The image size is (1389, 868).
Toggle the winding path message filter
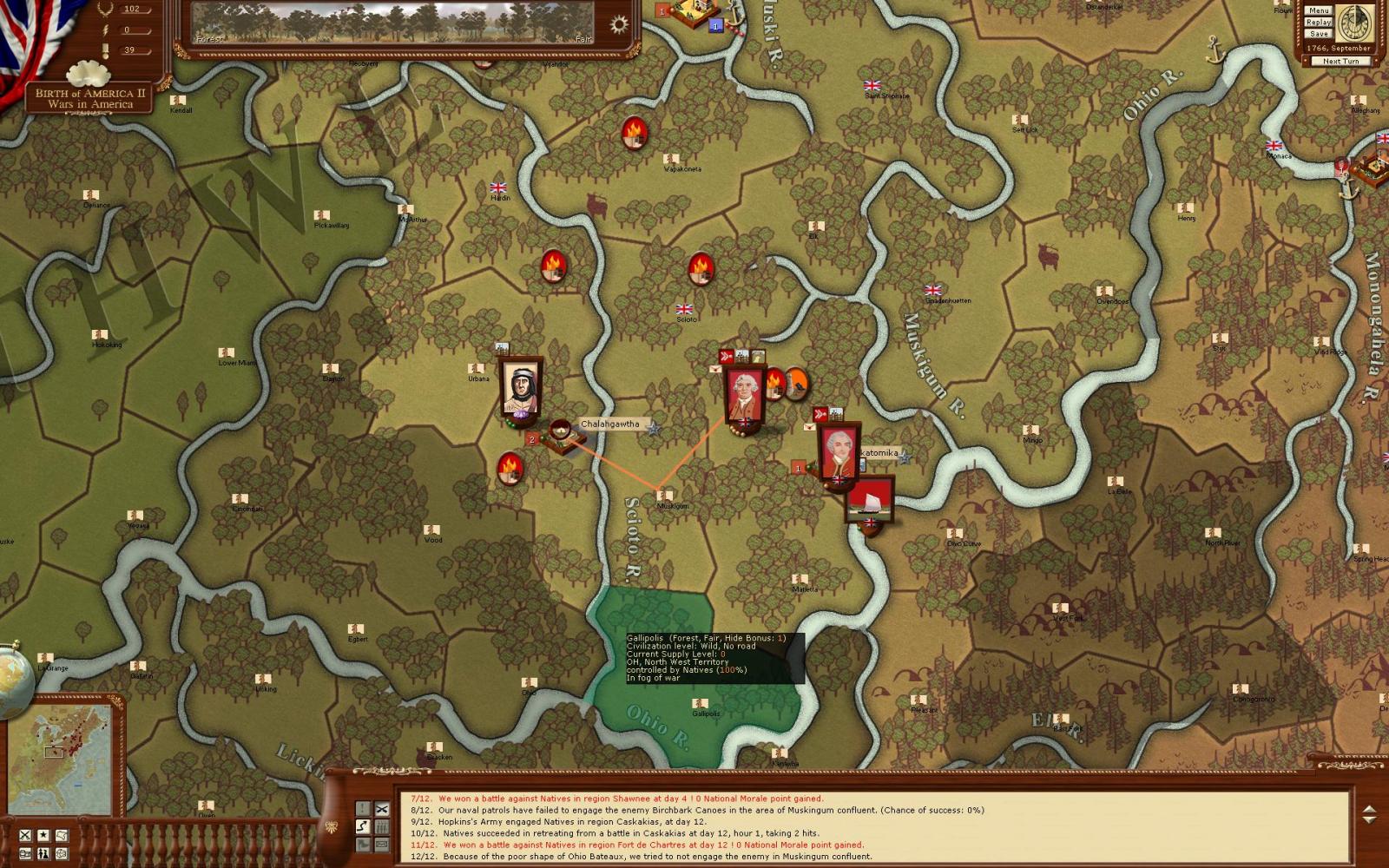click(363, 826)
